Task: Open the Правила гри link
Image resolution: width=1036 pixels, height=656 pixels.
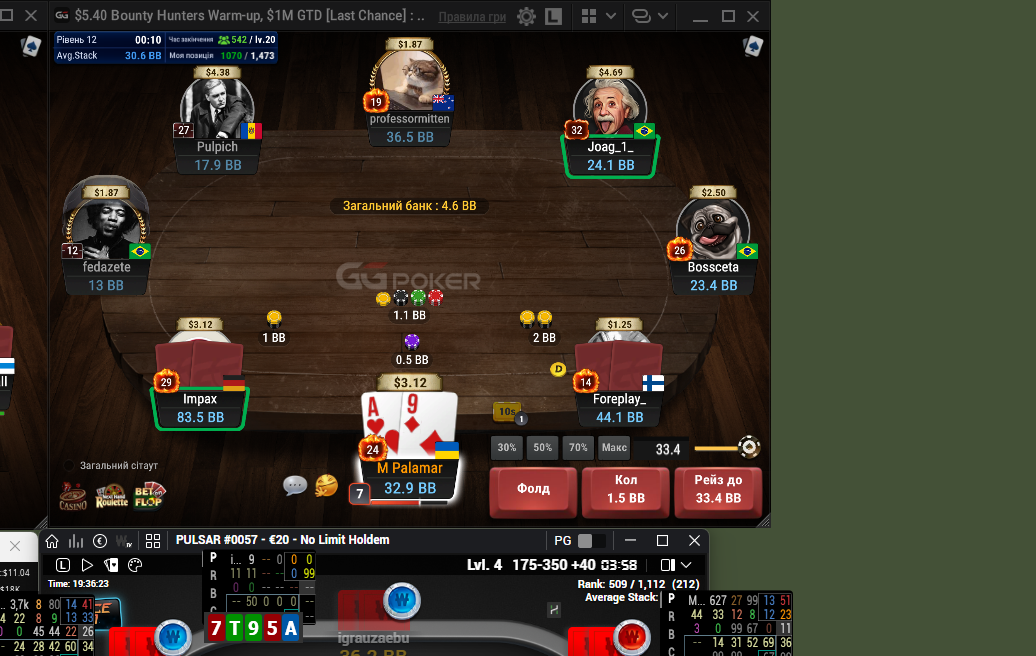Action: [473, 17]
